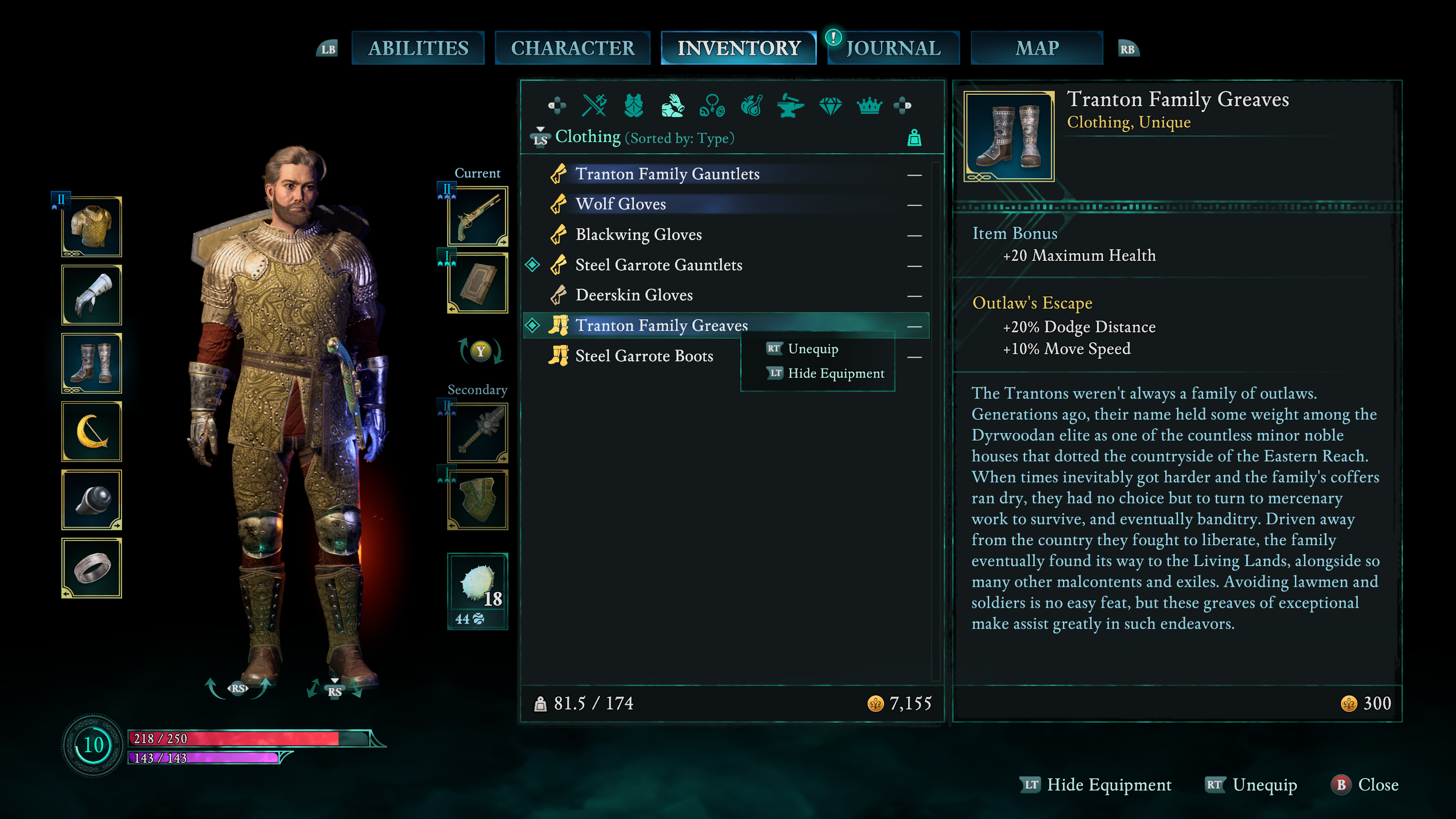Filter inventory by the gems category icon
1456x819 pixels.
pos(830,105)
